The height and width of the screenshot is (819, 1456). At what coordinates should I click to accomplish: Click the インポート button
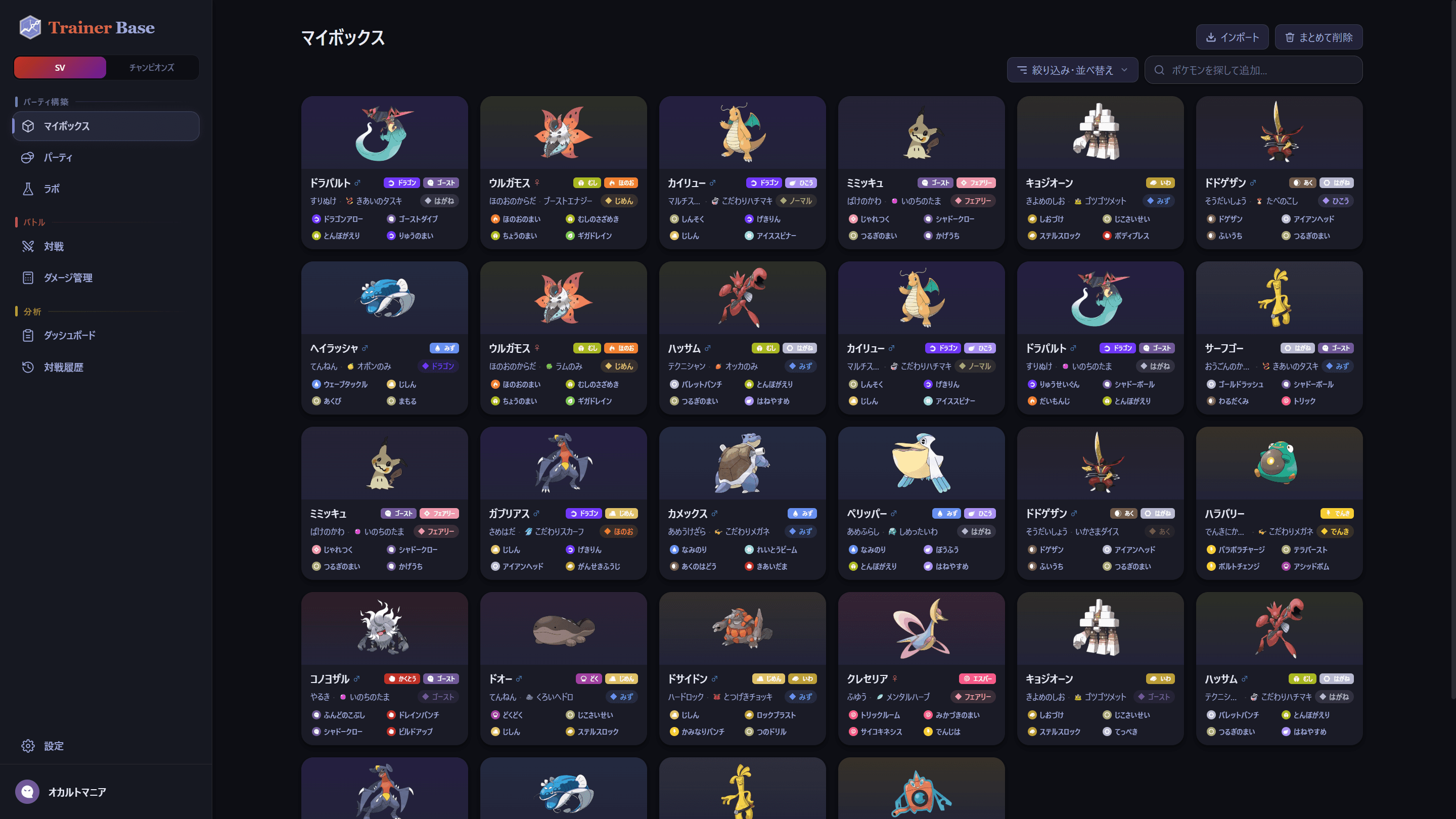coord(1232,37)
